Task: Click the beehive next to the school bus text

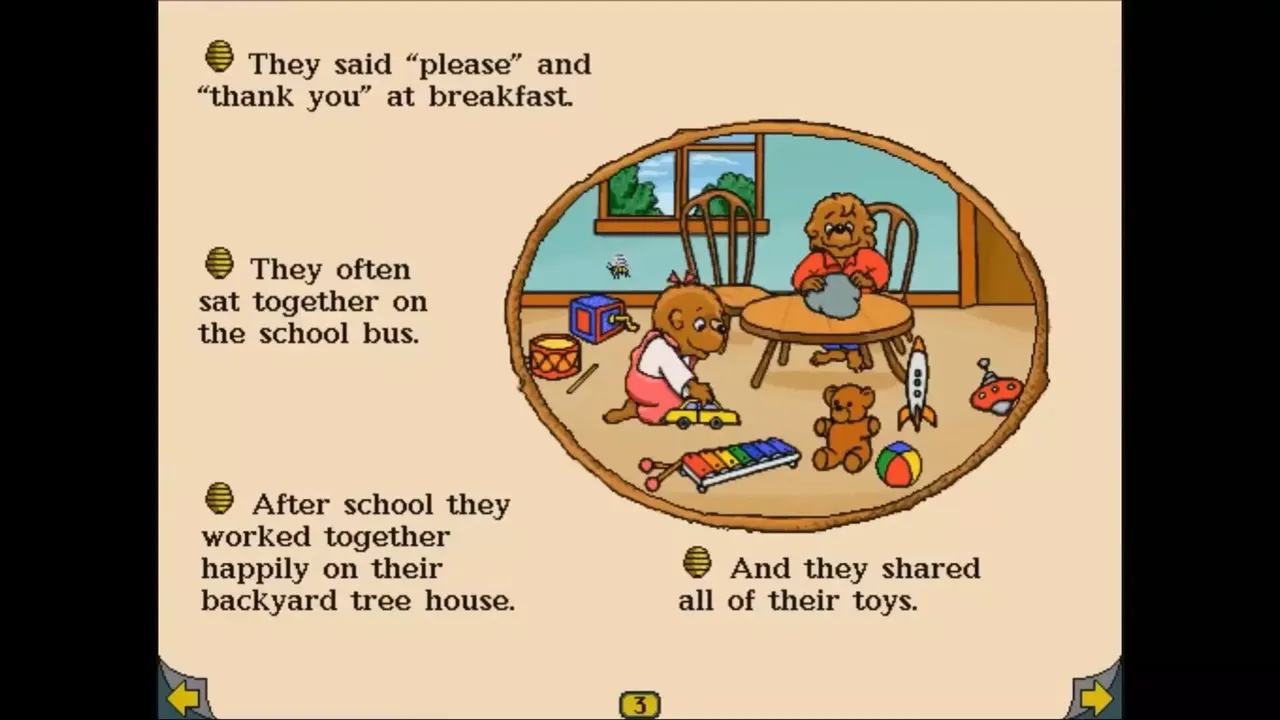Action: (x=219, y=264)
